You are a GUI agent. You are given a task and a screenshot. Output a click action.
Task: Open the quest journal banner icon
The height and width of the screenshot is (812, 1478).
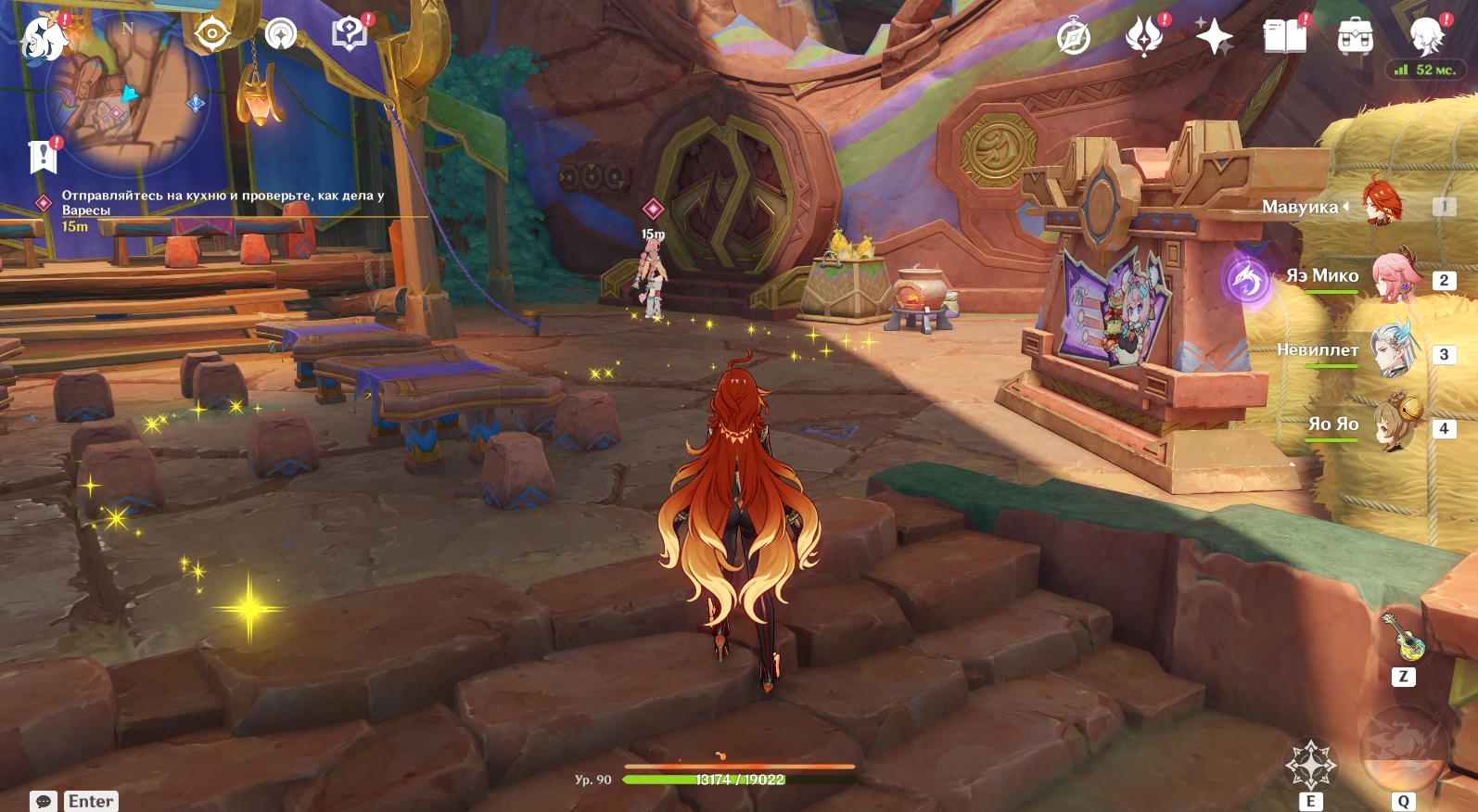pos(43,157)
